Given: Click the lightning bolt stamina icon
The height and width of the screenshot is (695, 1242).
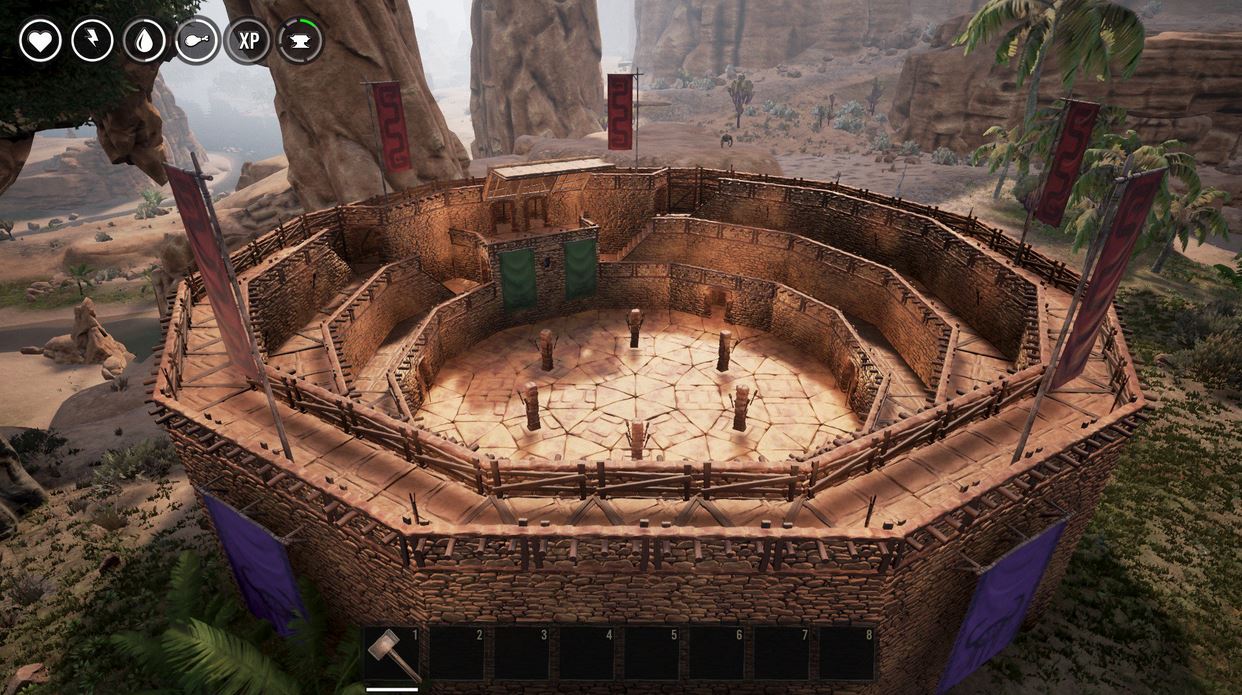Looking at the screenshot, I should coord(92,41).
